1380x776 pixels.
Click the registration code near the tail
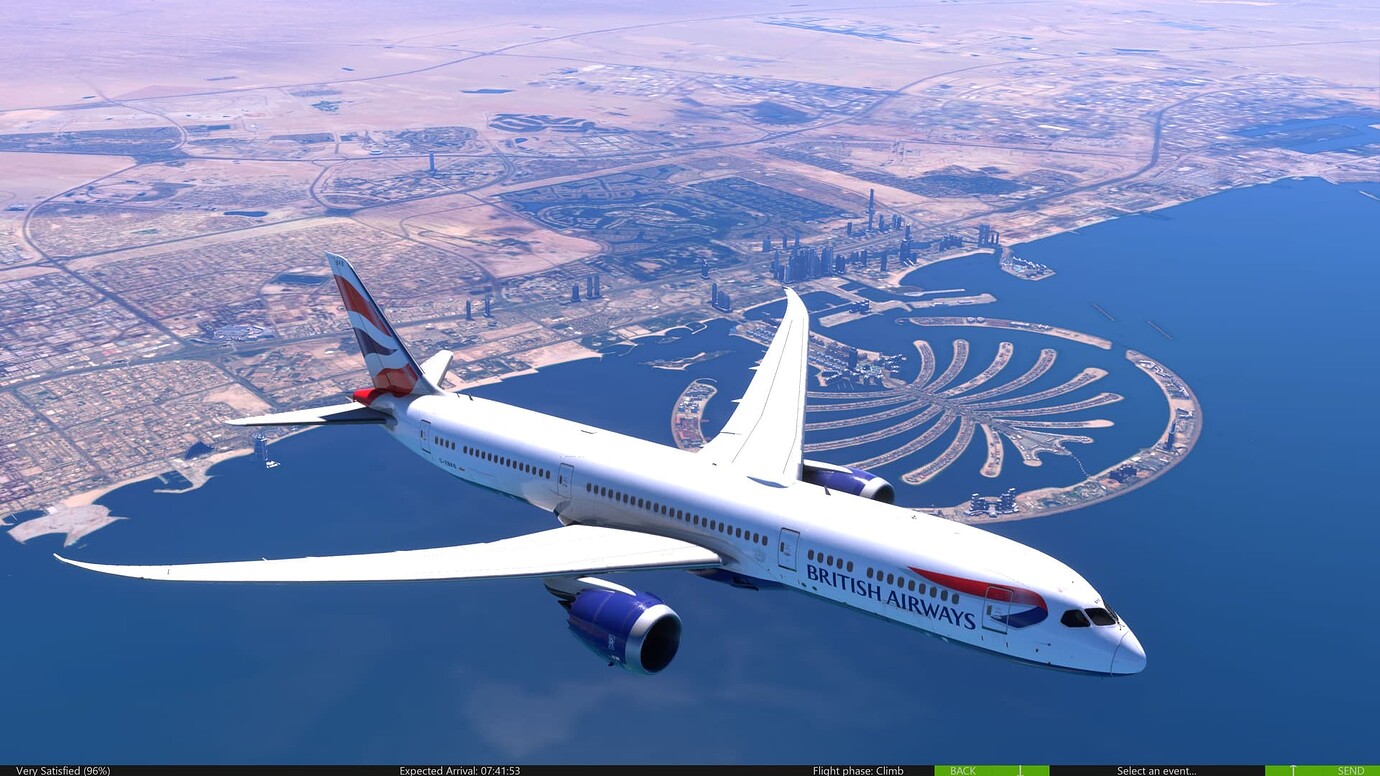pyautogui.click(x=448, y=462)
